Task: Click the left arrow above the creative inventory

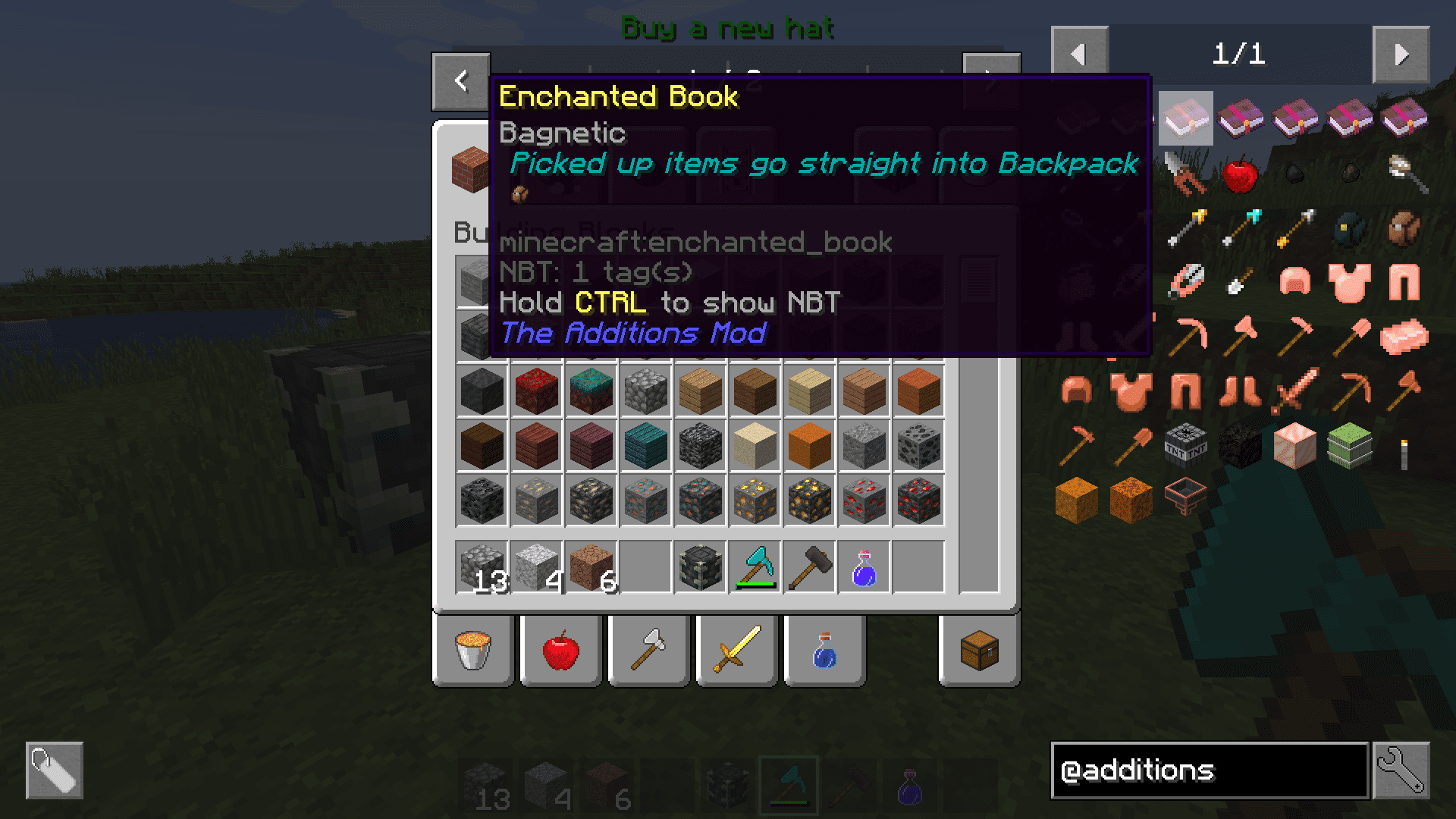Action: point(461,81)
